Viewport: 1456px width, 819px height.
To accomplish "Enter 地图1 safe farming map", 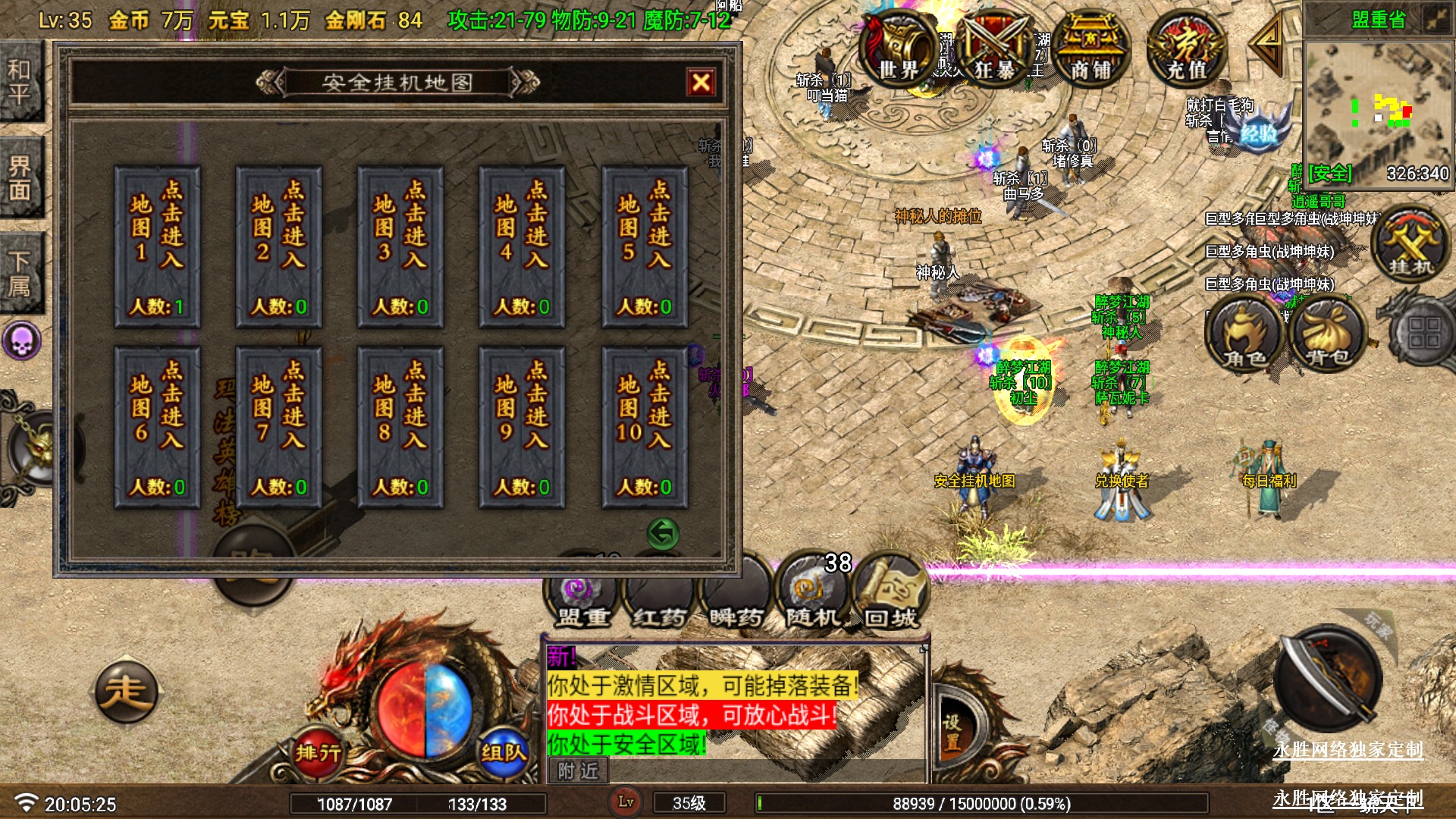I will pyautogui.click(x=157, y=246).
